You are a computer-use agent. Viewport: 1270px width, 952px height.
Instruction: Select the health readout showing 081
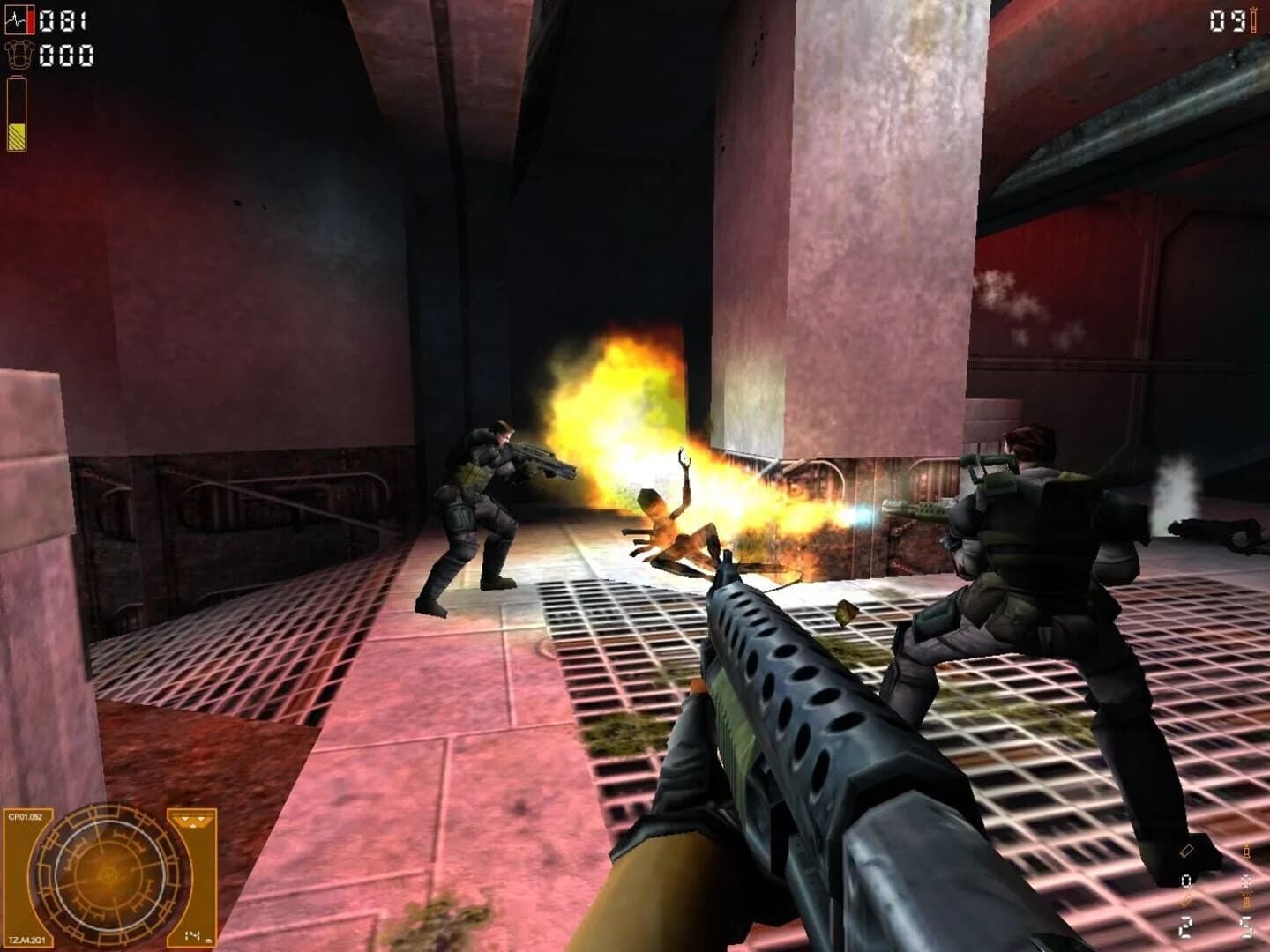point(63,20)
